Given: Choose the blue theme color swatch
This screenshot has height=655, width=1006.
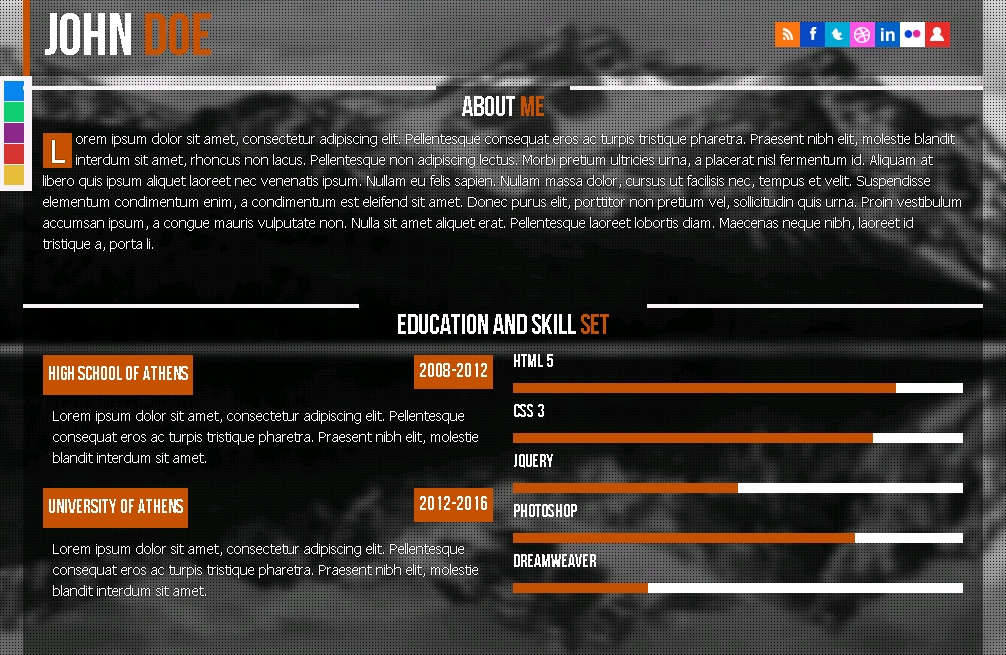Looking at the screenshot, I should point(14,91).
